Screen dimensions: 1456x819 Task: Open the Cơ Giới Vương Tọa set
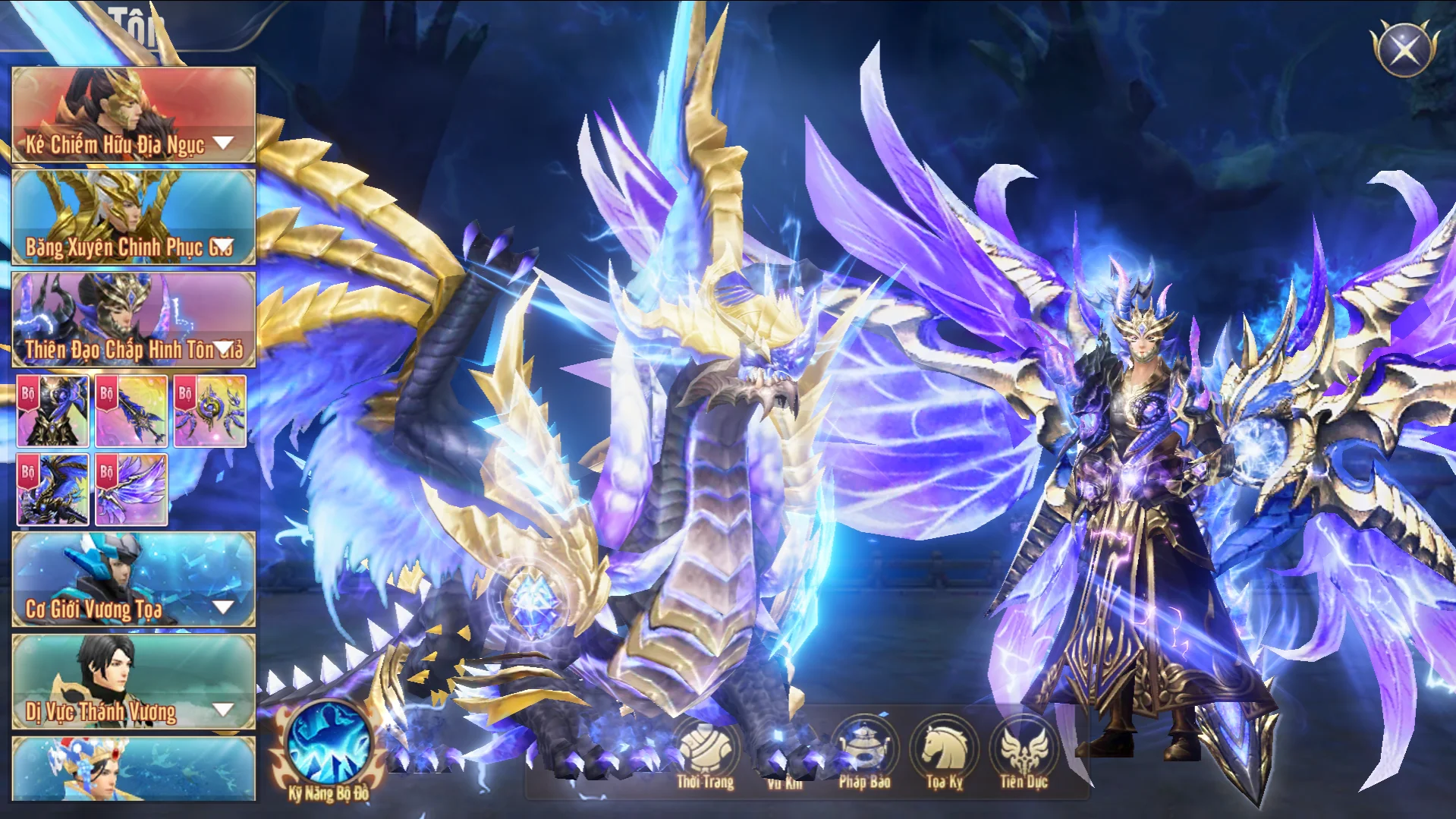point(134,580)
